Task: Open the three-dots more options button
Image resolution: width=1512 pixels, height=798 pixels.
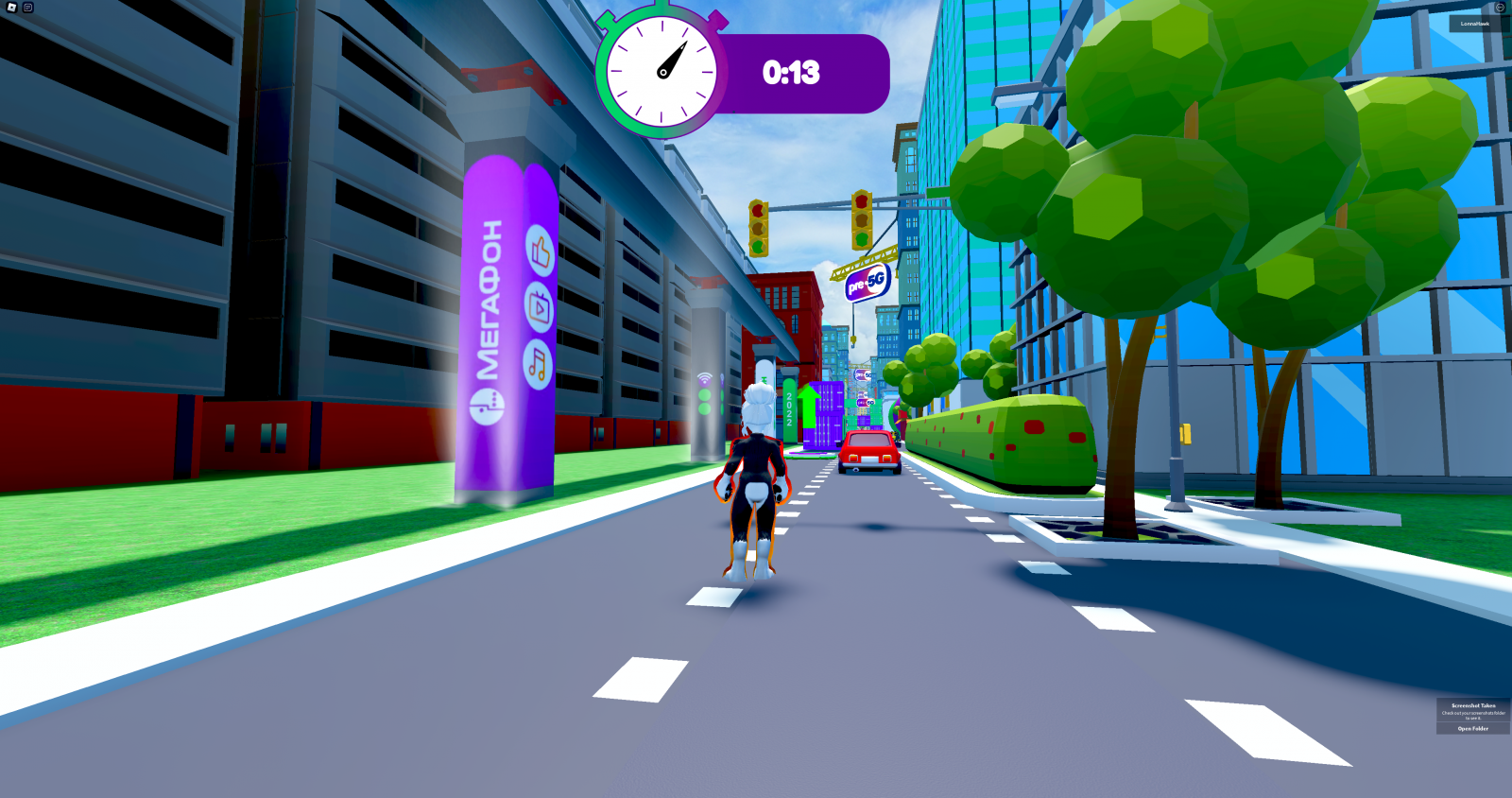Action: pyautogui.click(x=1499, y=8)
